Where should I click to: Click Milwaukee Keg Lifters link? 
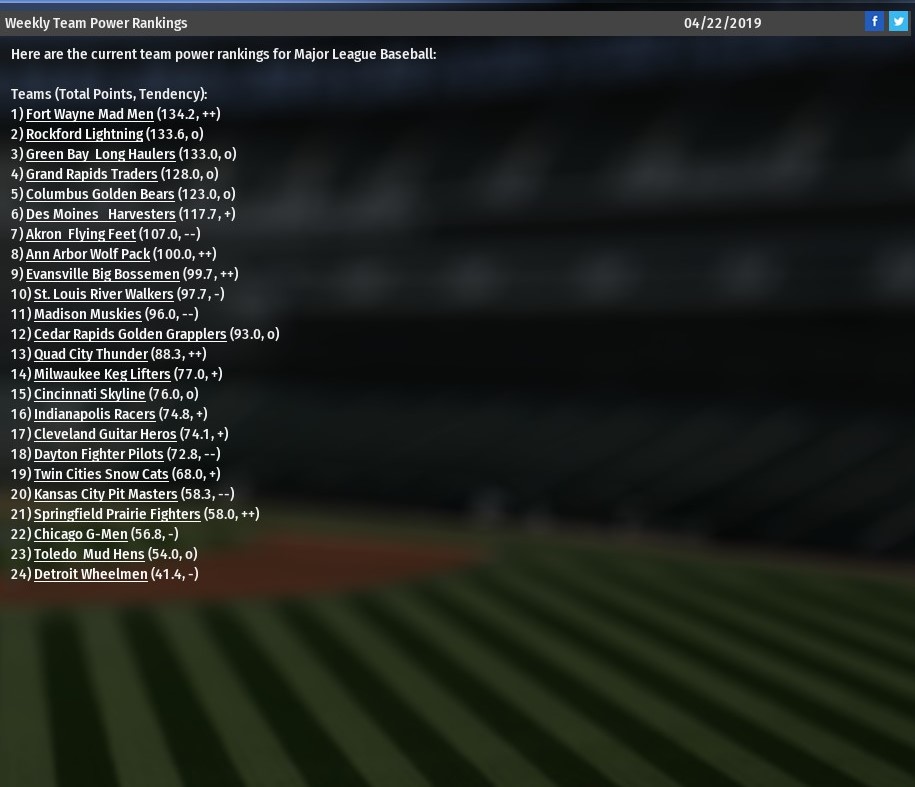click(x=102, y=374)
